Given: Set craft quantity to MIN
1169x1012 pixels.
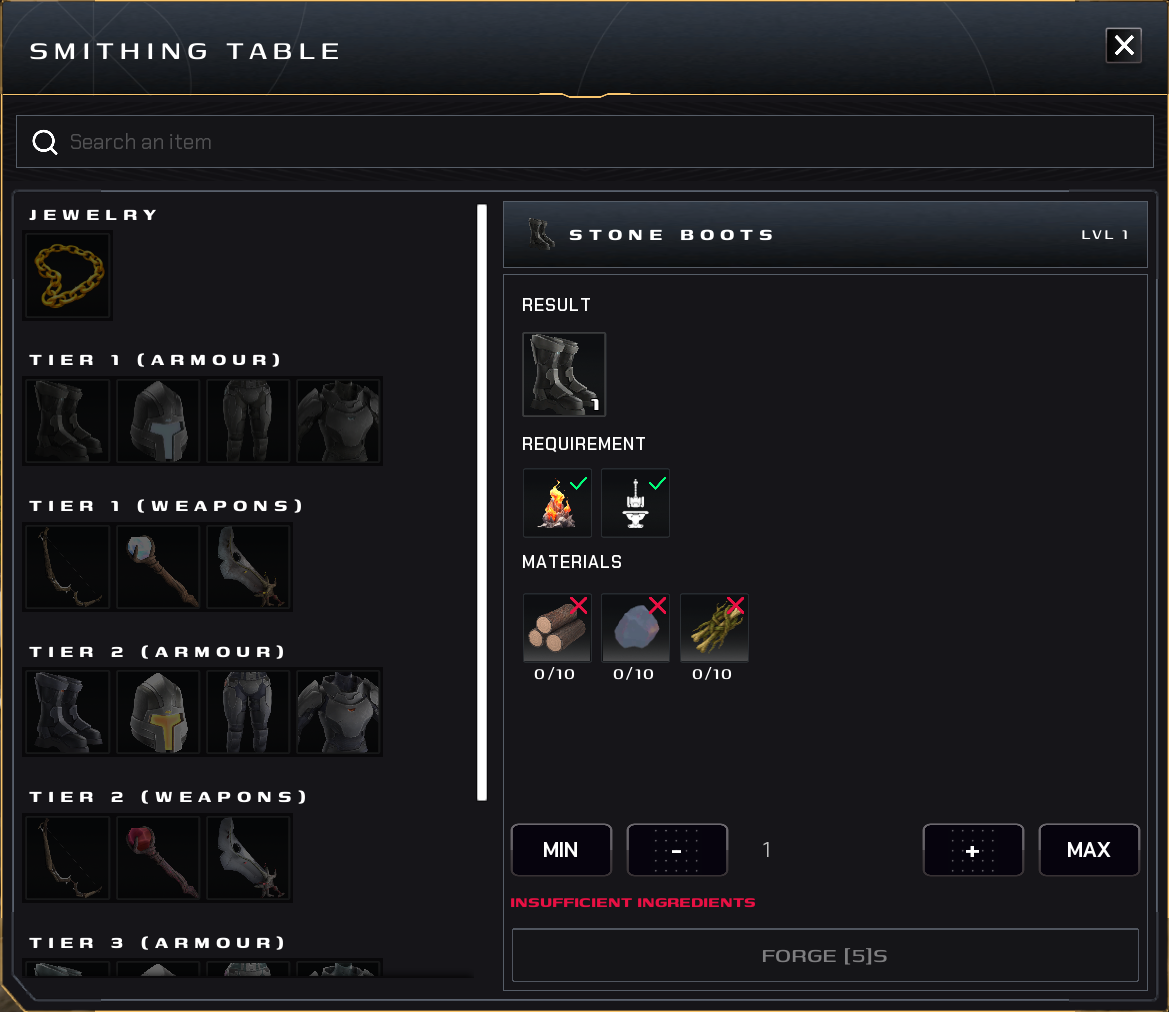Looking at the screenshot, I should [560, 850].
